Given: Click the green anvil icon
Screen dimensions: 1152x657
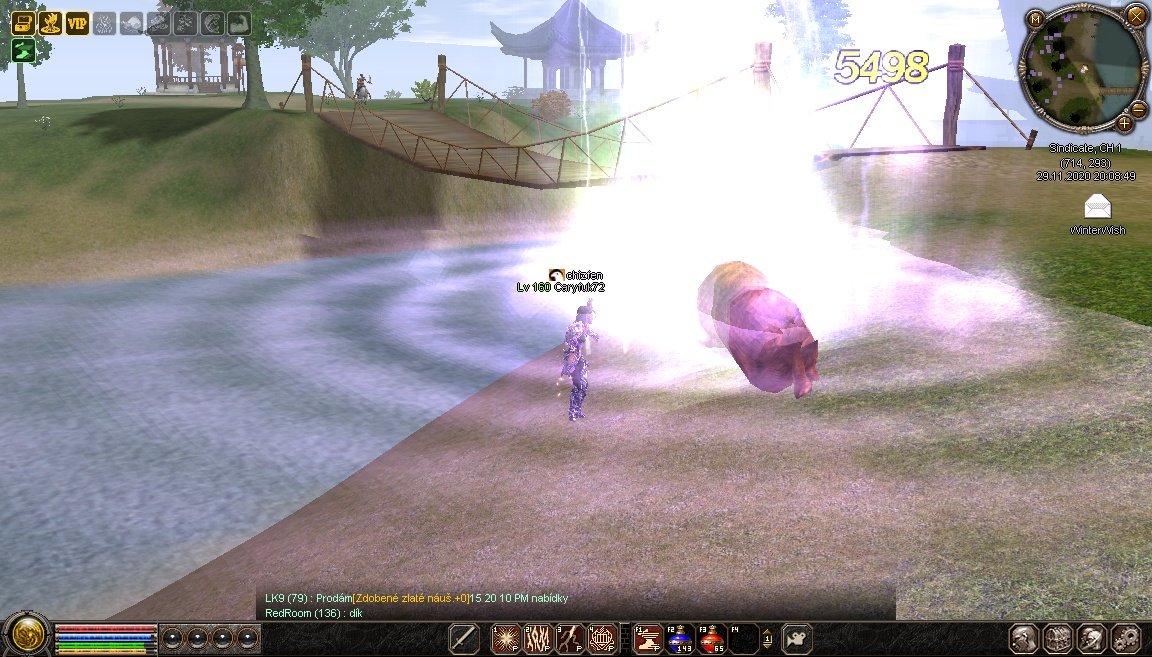Looking at the screenshot, I should coord(23,51).
